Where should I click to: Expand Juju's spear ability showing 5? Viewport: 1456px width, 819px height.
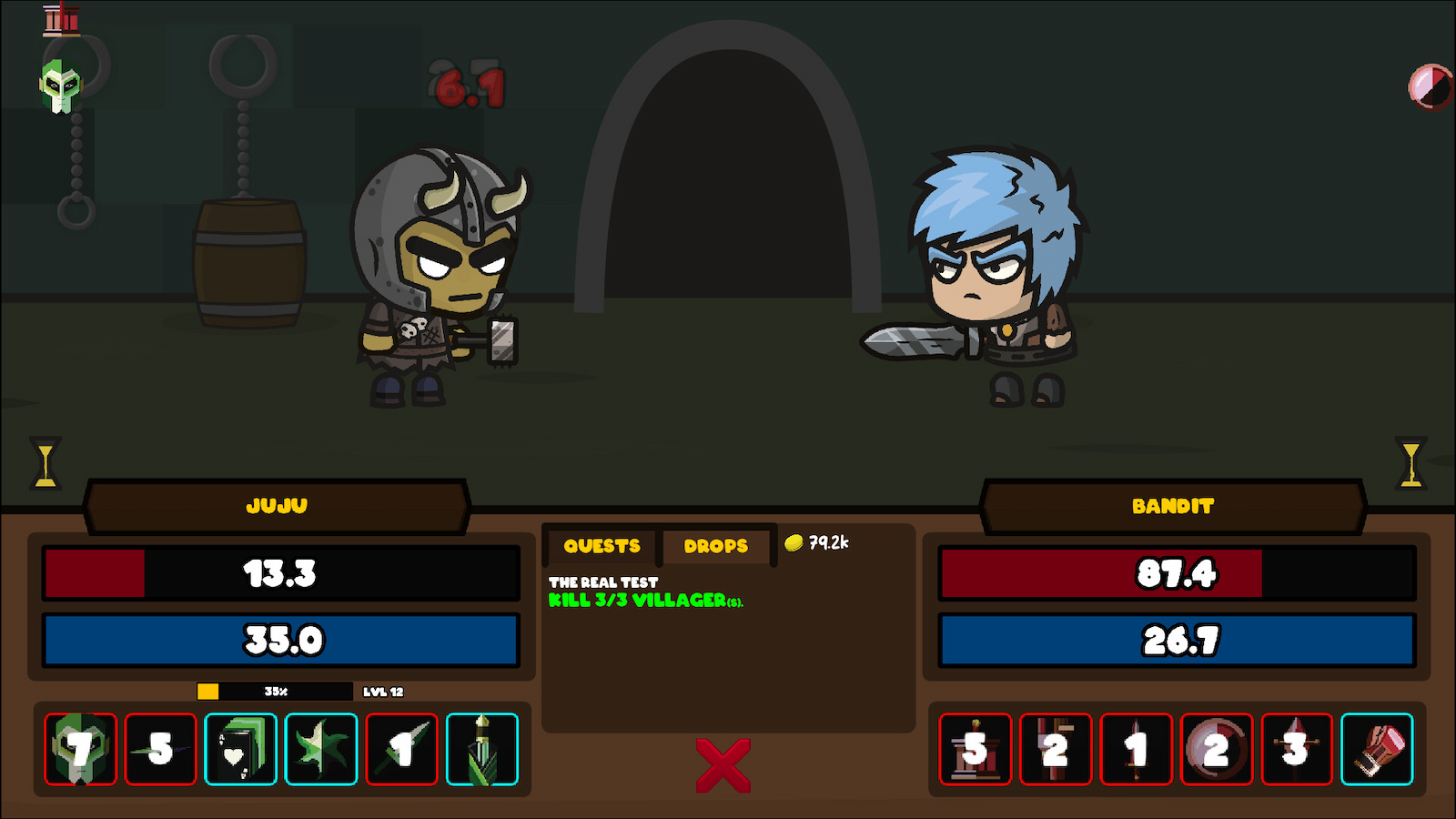click(161, 751)
